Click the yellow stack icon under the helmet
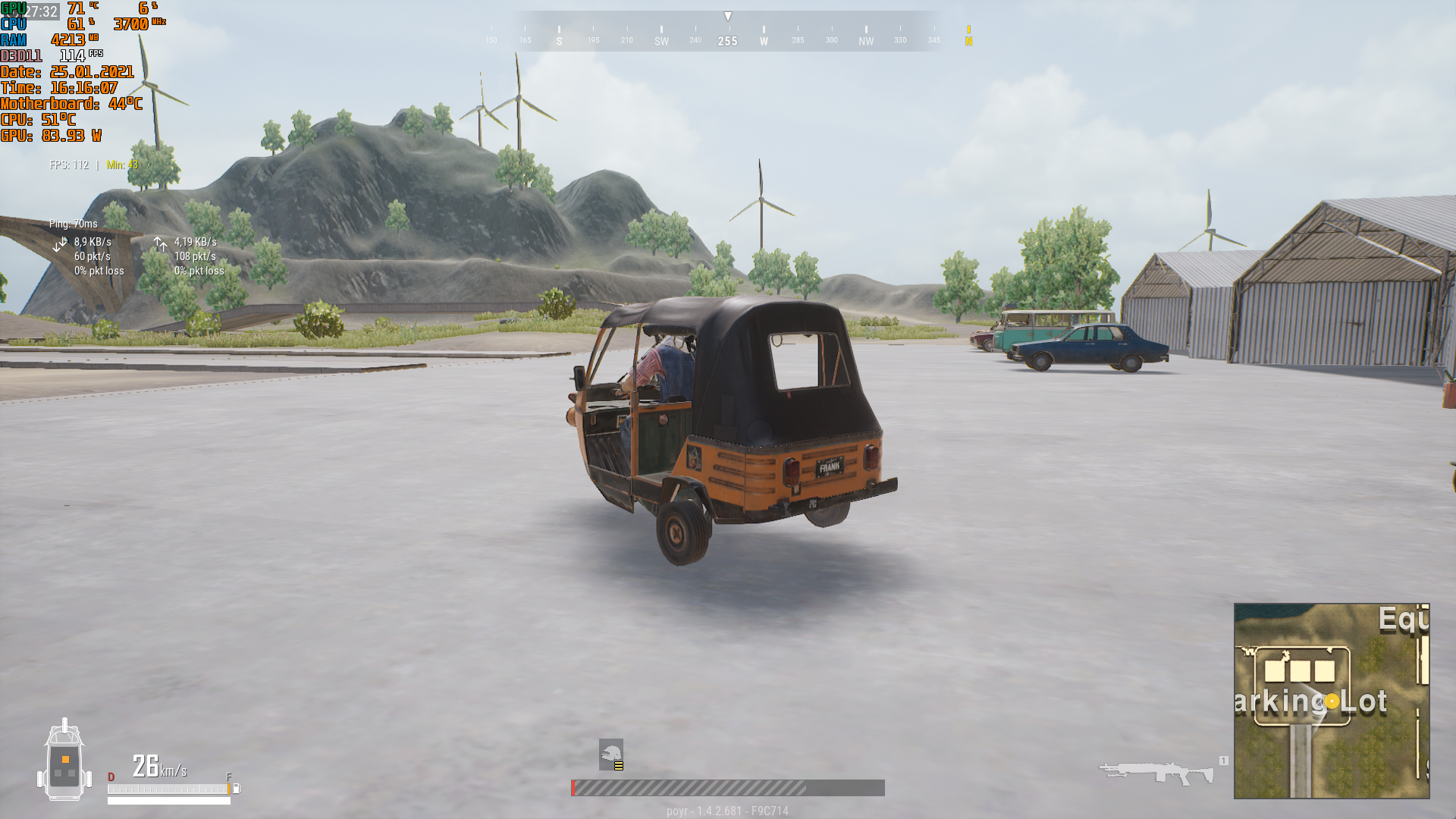Viewport: 1456px width, 819px height. 617,766
